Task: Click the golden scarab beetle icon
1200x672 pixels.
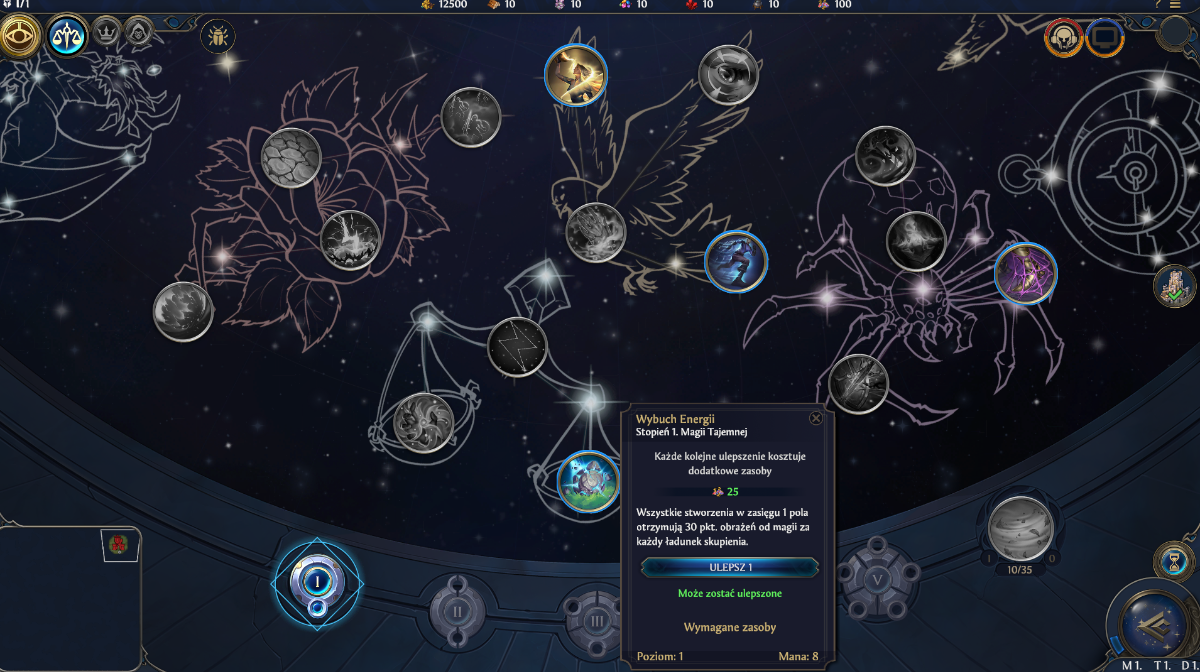Action: click(x=217, y=38)
